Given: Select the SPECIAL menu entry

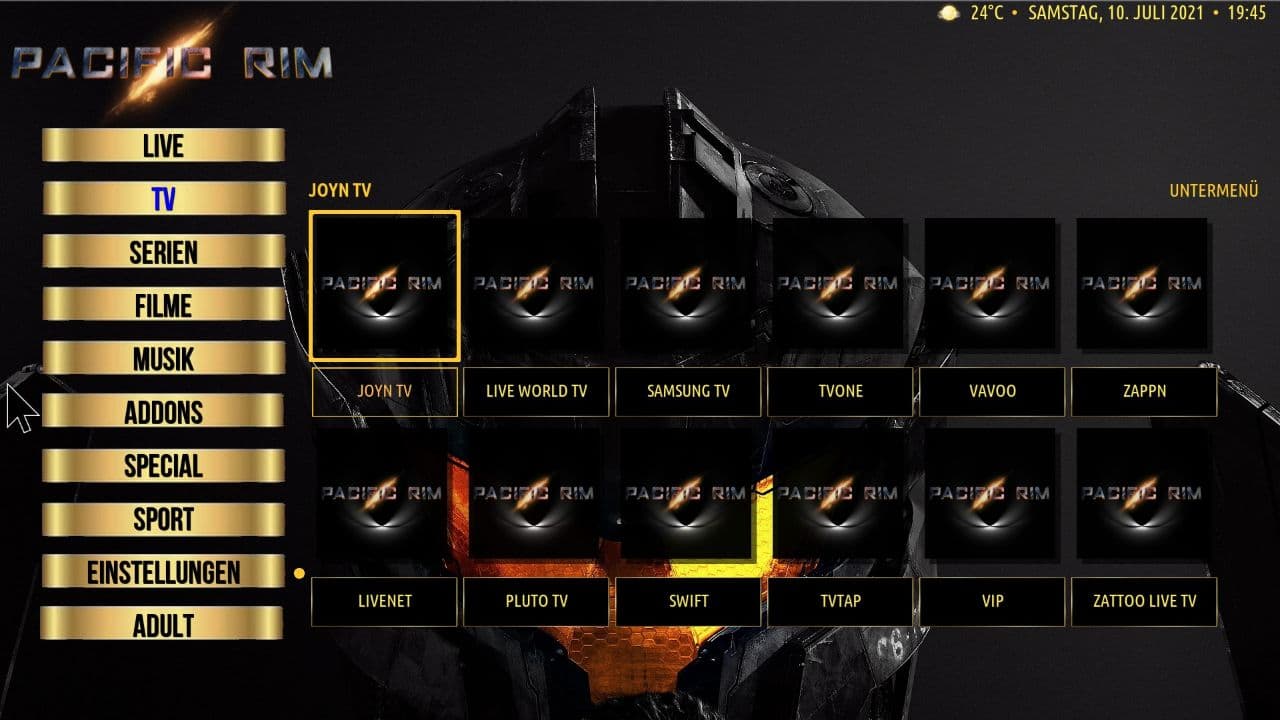Looking at the screenshot, I should click(163, 465).
